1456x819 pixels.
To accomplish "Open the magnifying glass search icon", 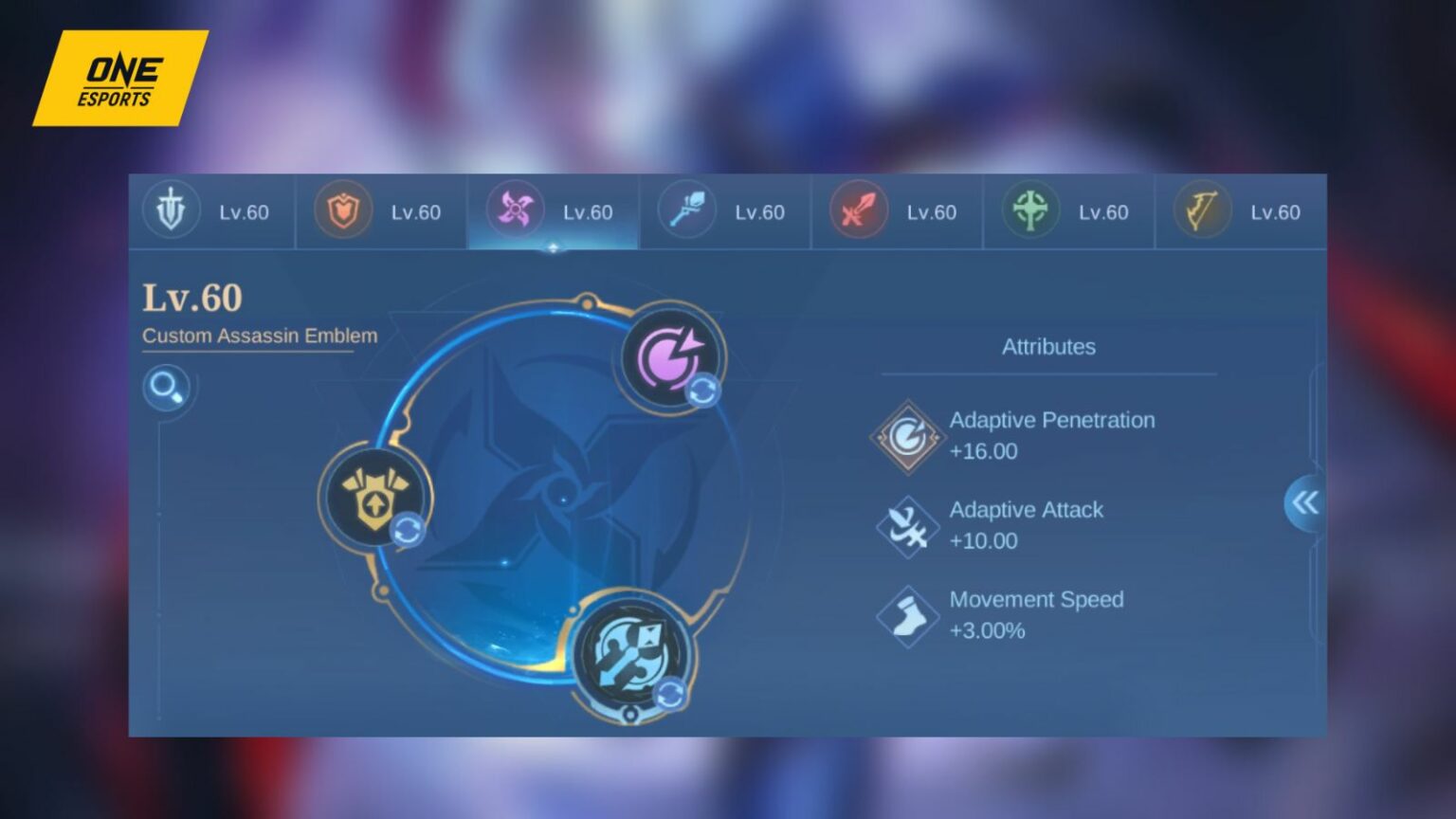I will click(x=166, y=389).
